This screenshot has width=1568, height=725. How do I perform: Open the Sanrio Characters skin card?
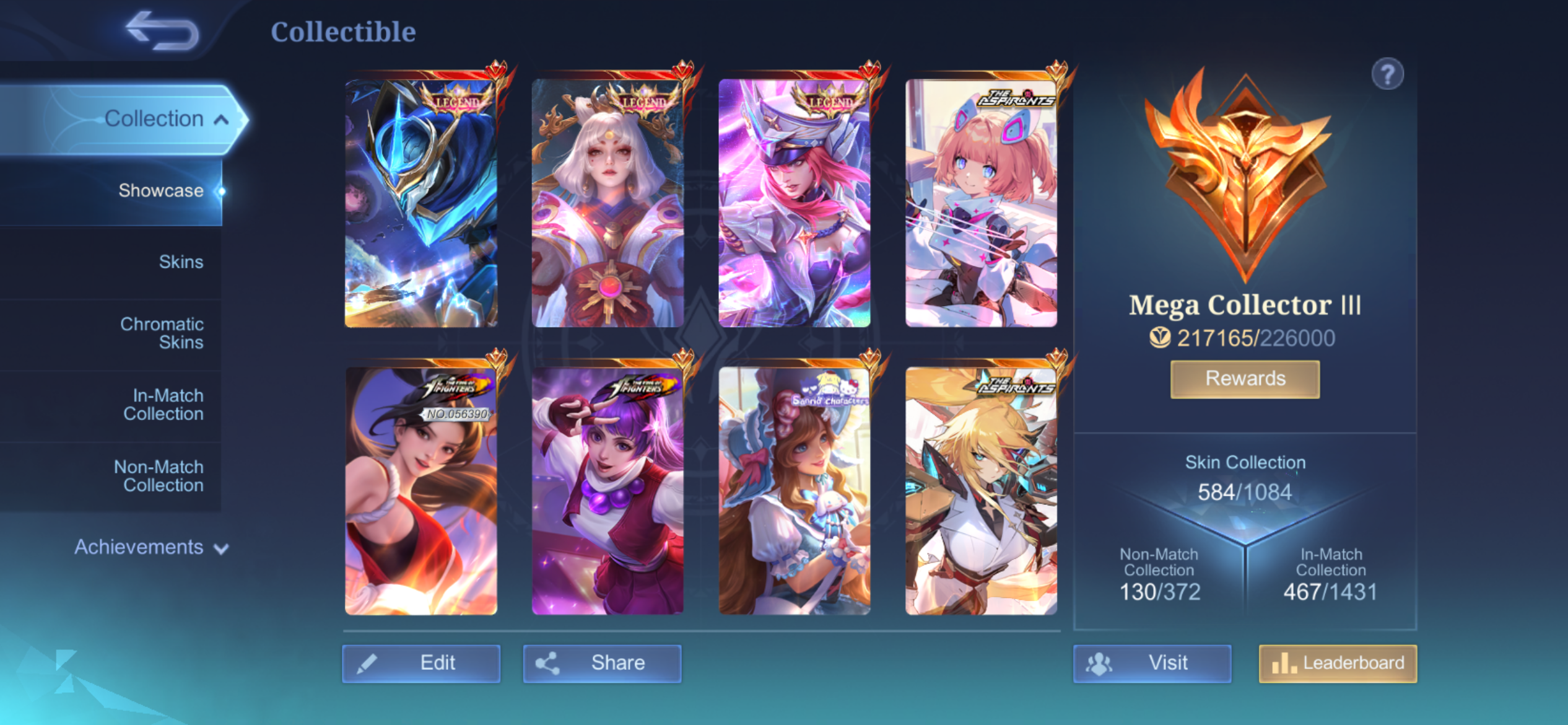795,491
